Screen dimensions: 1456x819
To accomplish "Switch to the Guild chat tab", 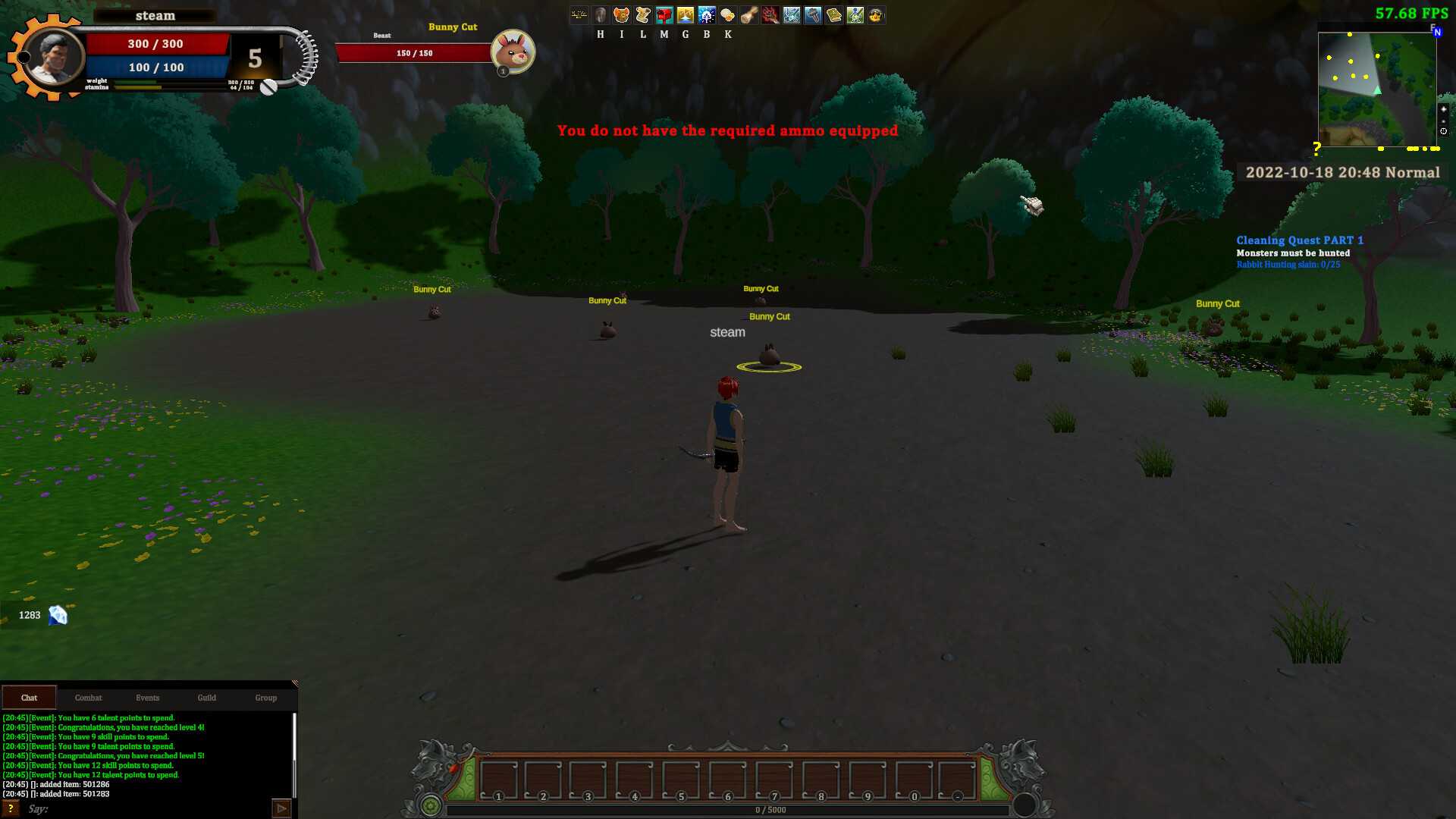I will 206,698.
